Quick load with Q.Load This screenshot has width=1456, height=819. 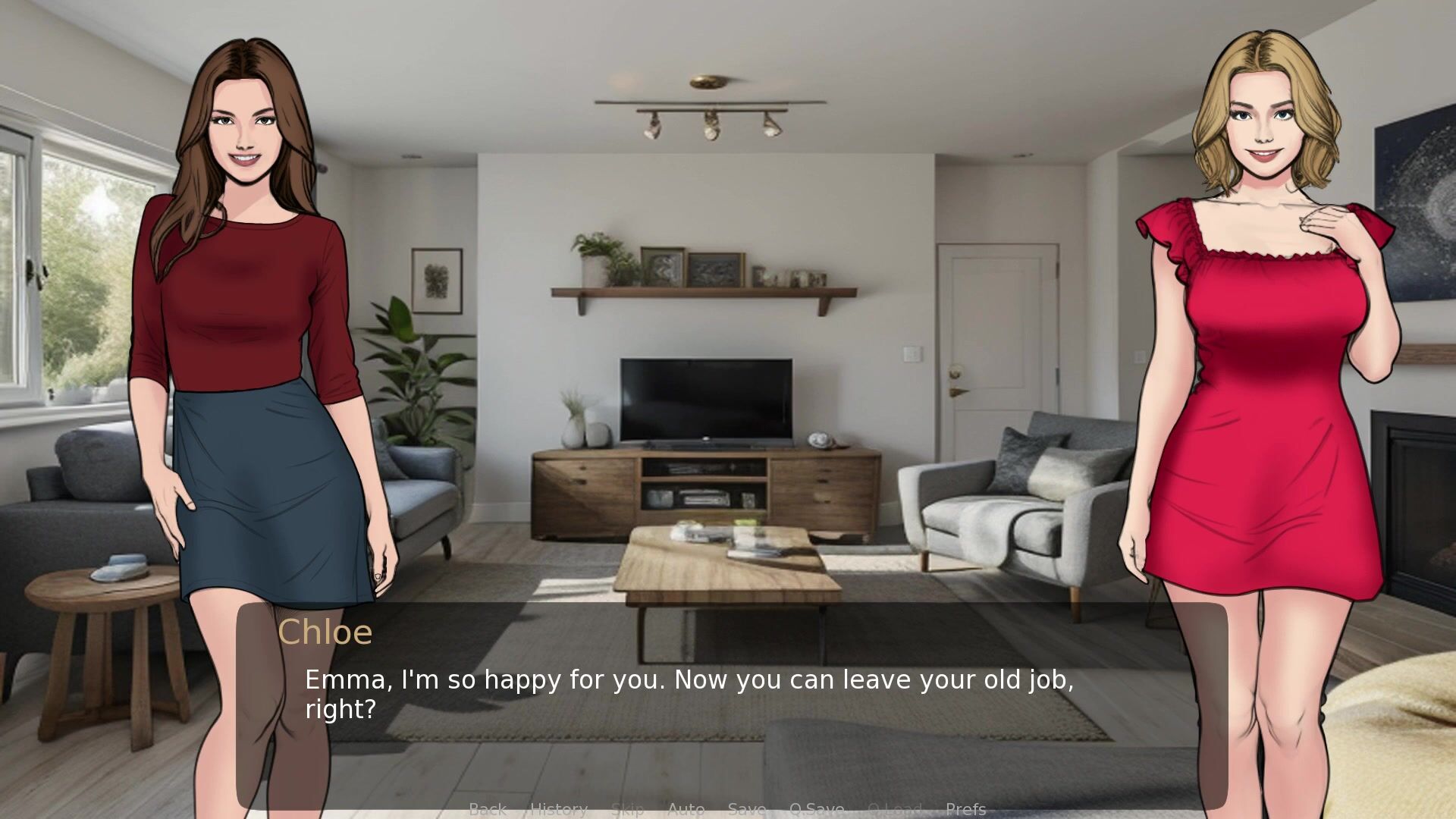[x=895, y=809]
